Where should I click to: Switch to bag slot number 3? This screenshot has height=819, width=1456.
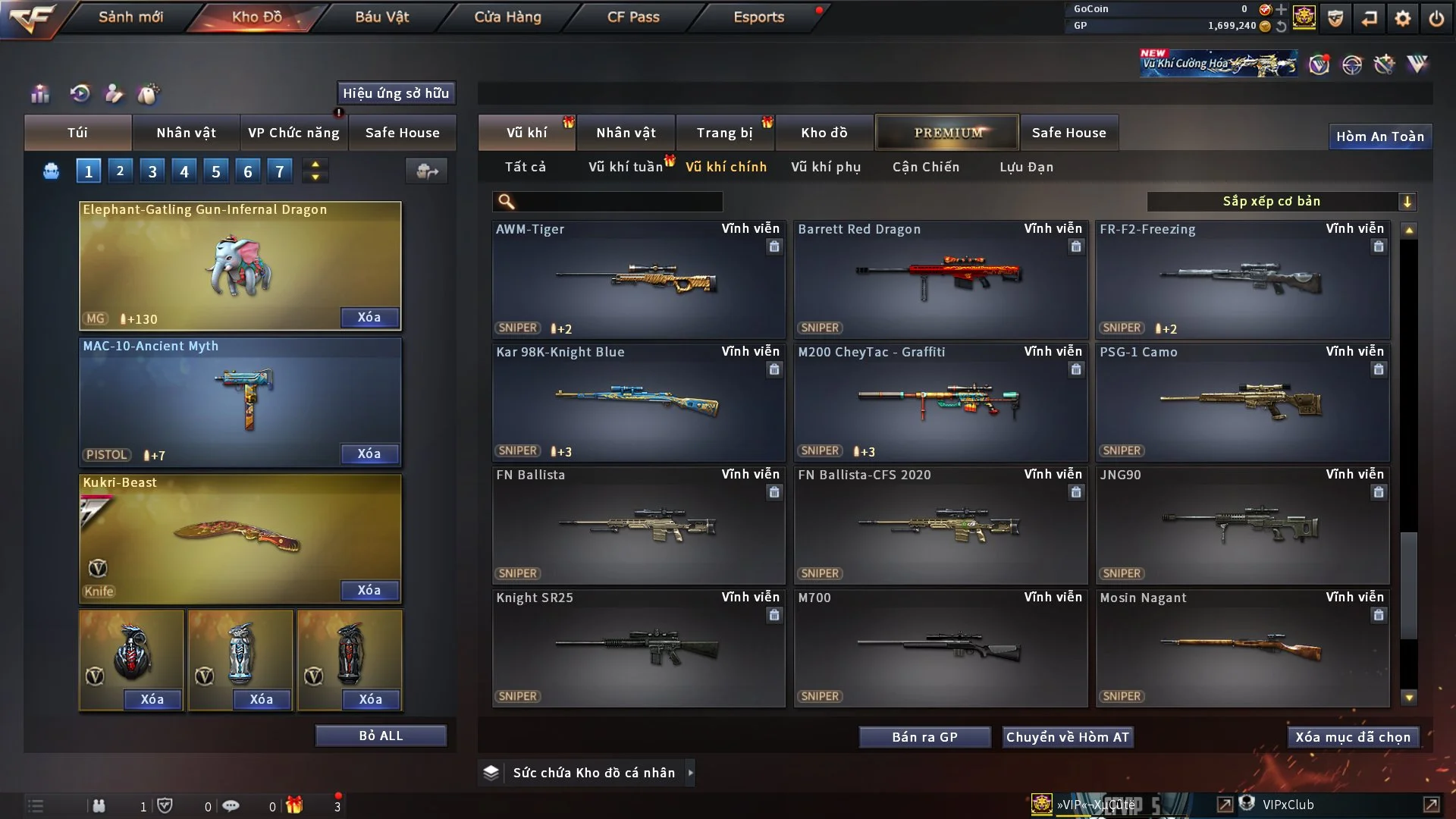pyautogui.click(x=152, y=171)
